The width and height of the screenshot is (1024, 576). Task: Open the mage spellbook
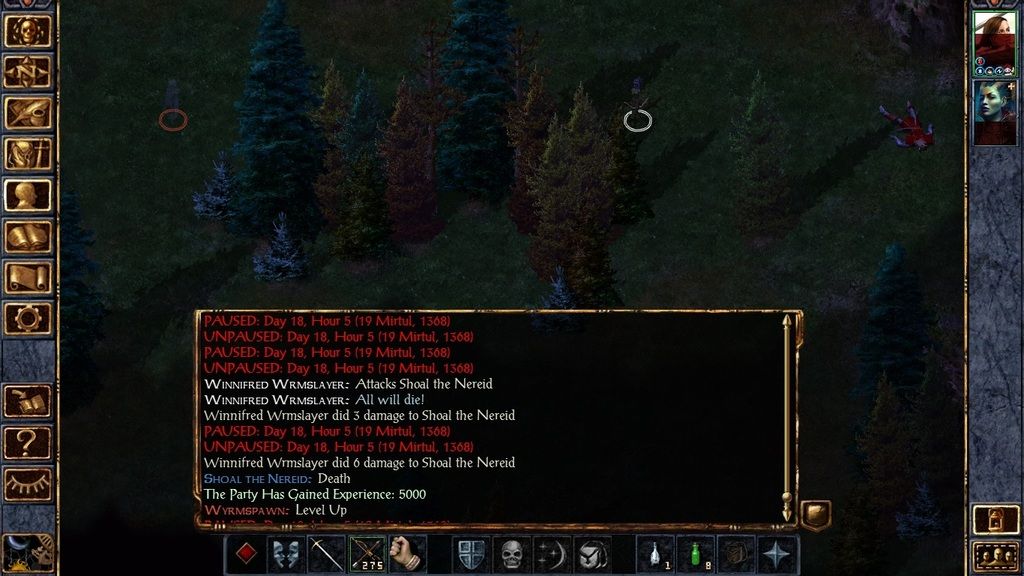tap(28, 237)
